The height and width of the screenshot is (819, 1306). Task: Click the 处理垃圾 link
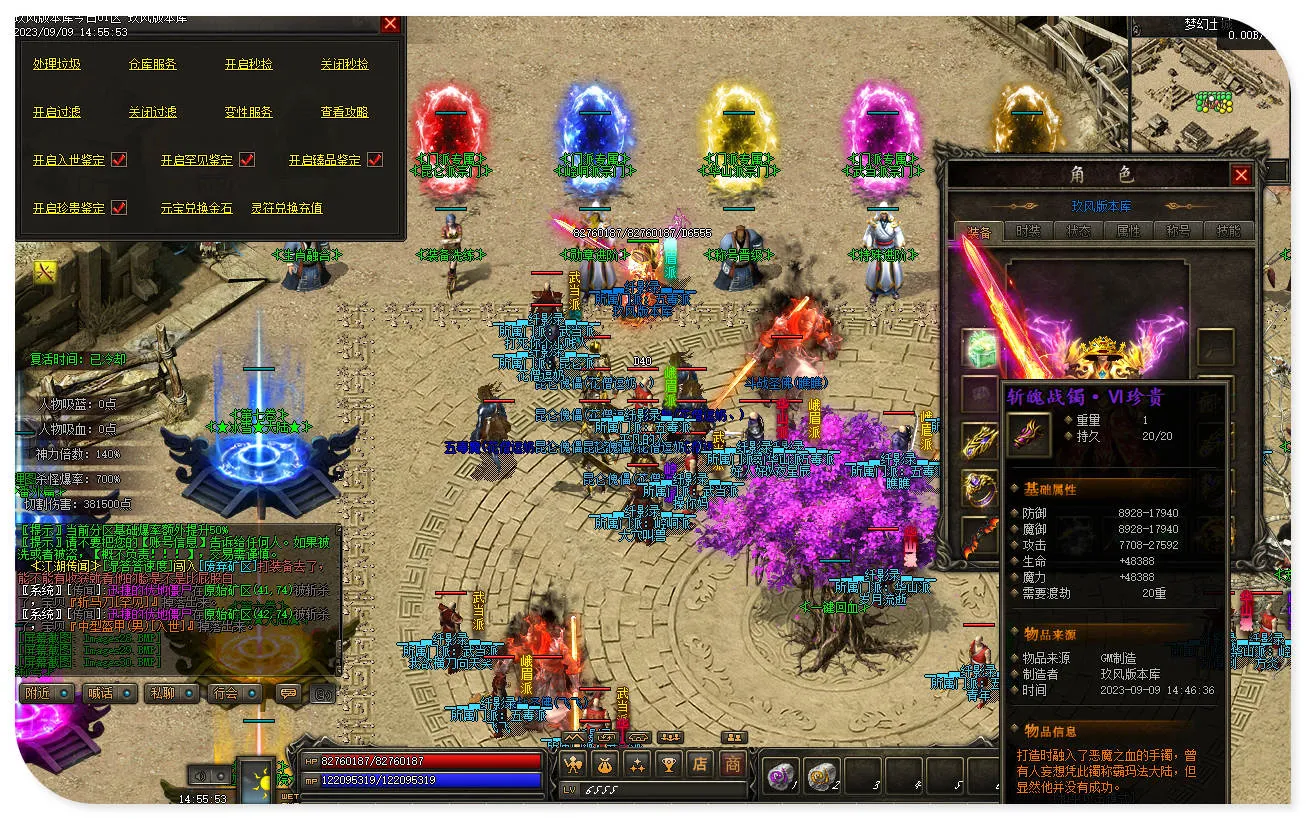57,64
